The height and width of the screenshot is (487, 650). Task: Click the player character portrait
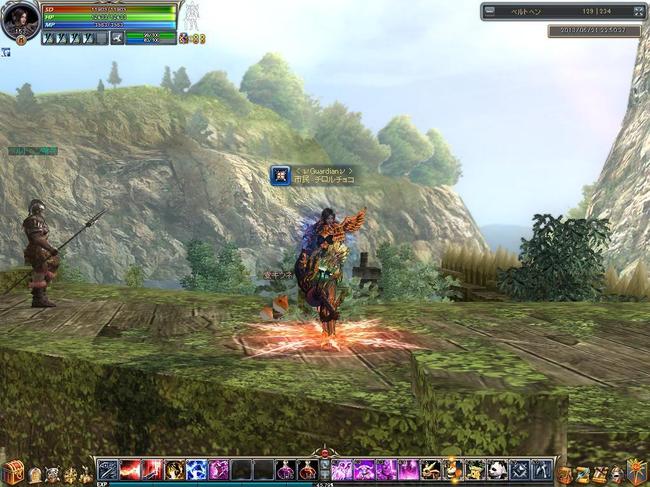(20, 19)
